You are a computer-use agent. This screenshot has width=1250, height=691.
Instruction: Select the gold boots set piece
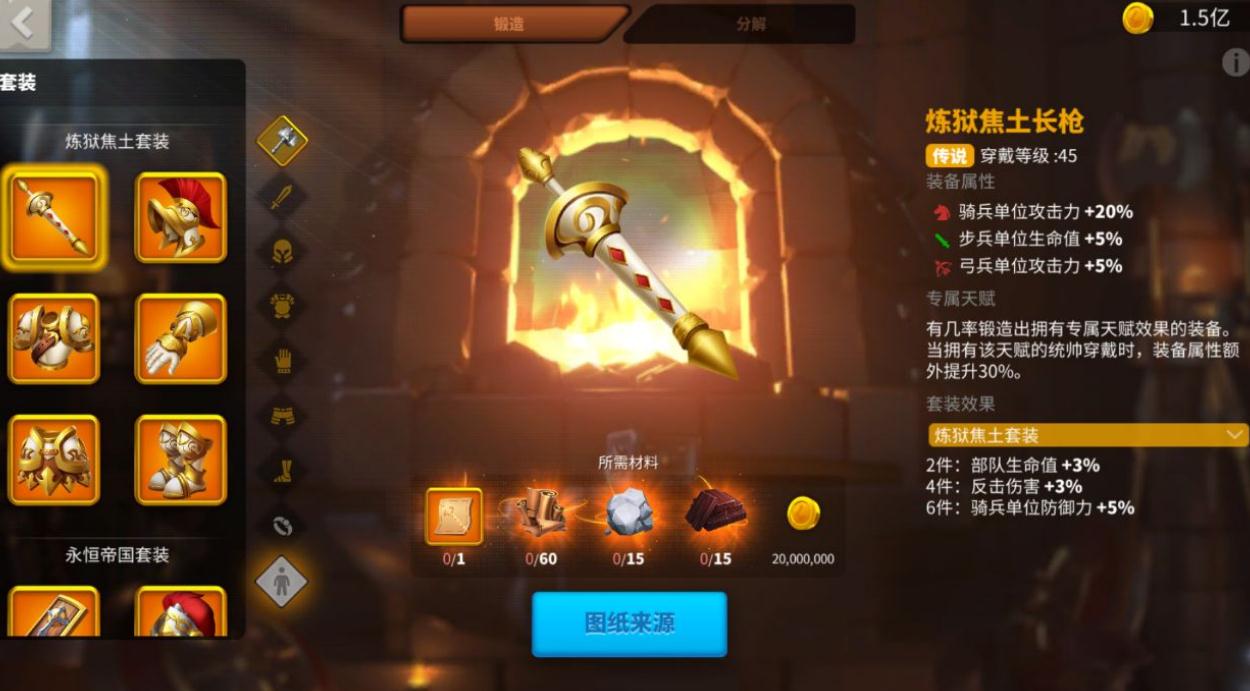coord(181,460)
